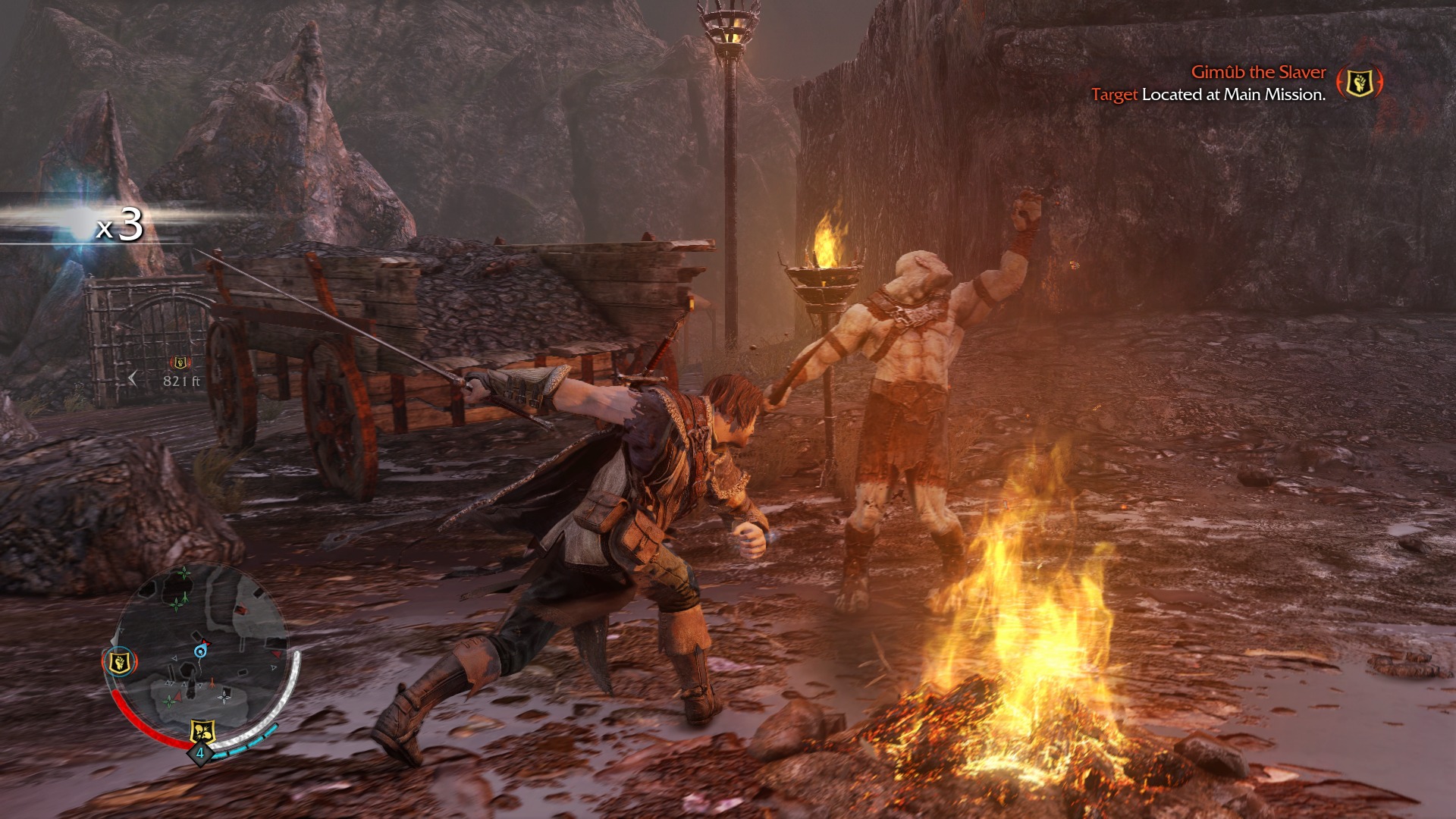Click the main mission fist shield beside Gimûb the Slaver

(1359, 82)
